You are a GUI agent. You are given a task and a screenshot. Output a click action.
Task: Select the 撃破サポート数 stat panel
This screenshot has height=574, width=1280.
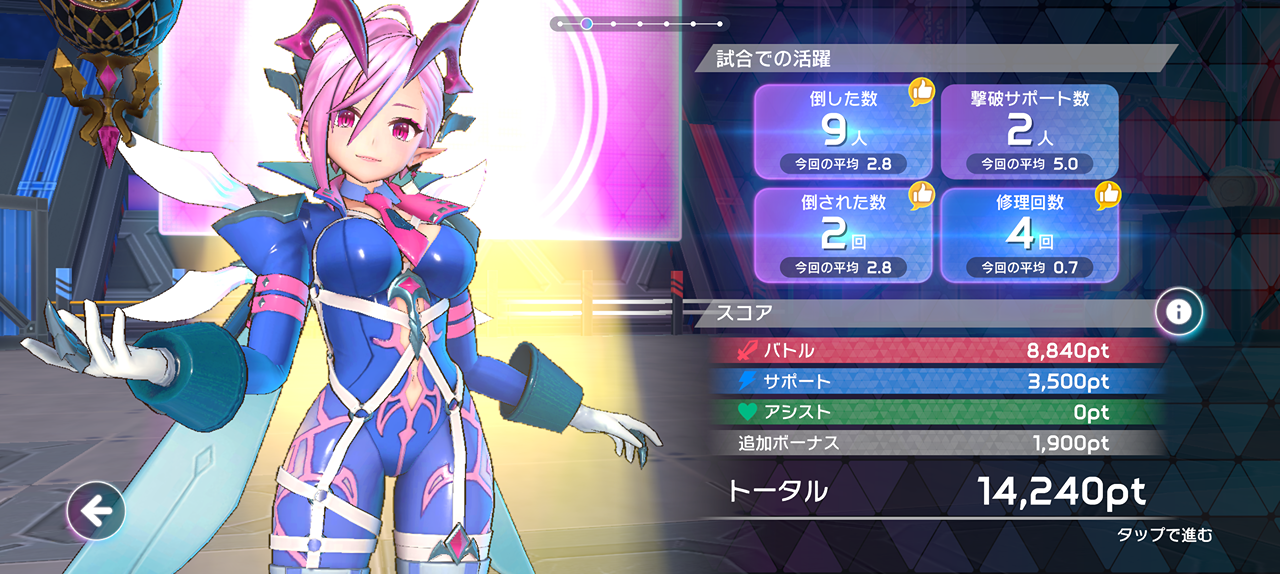[x=1029, y=131]
